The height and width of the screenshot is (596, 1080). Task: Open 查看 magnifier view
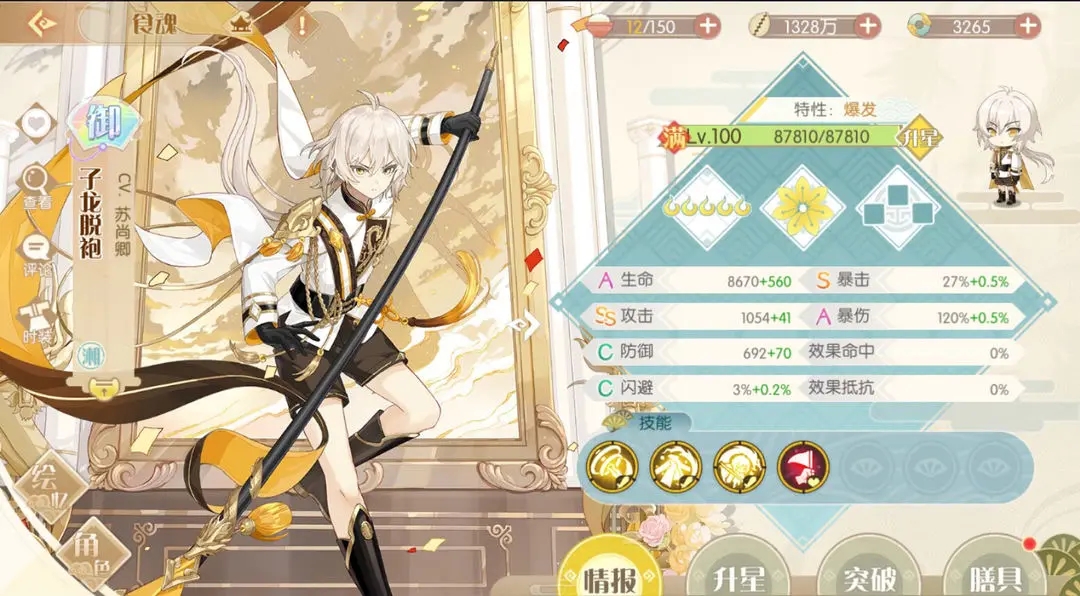pyautogui.click(x=36, y=184)
